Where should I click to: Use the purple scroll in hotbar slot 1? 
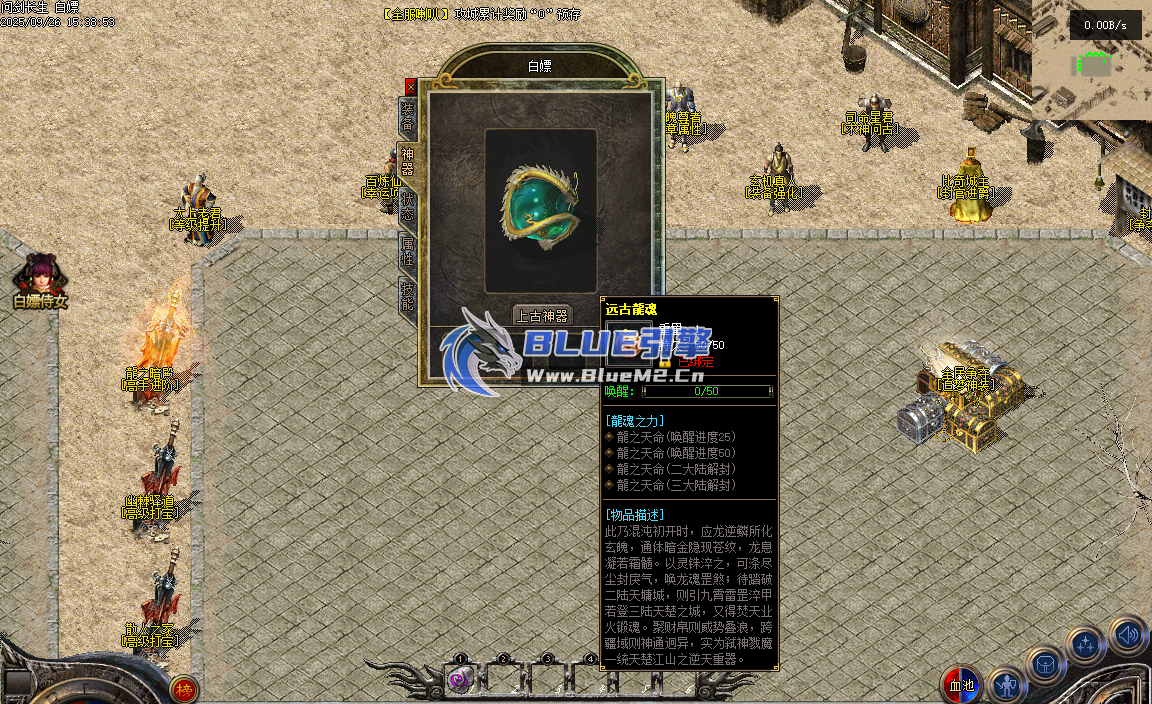pos(460,680)
